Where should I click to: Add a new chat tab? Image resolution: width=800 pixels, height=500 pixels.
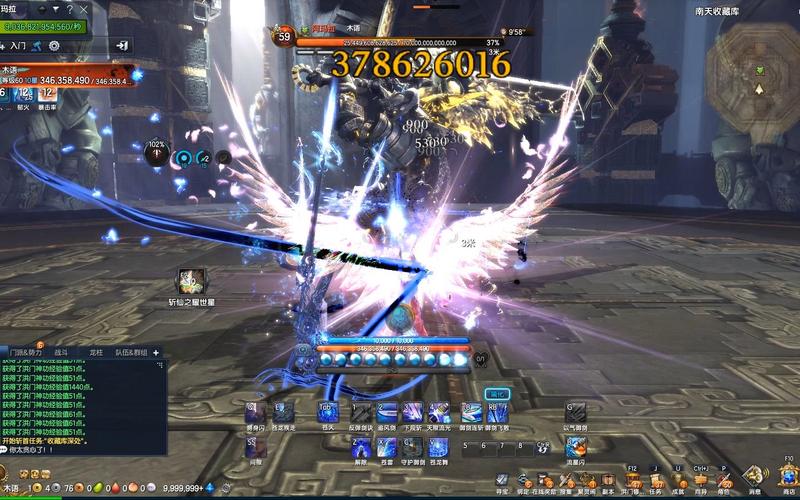156,353
